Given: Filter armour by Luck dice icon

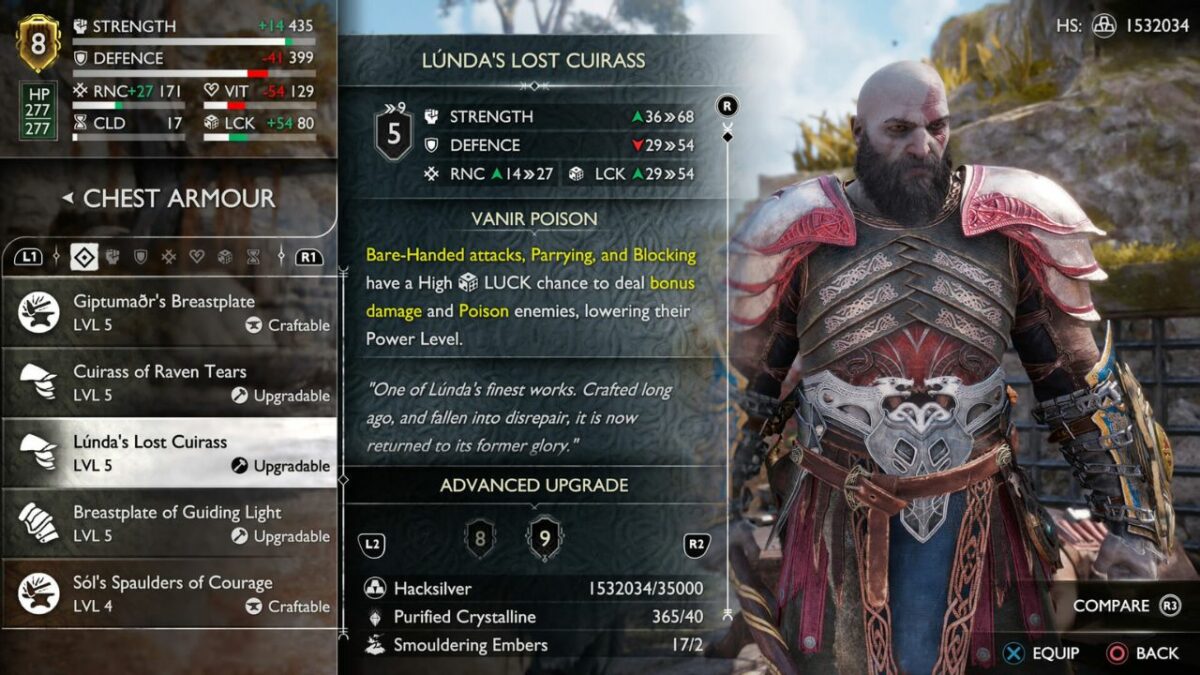Looking at the screenshot, I should (225, 257).
